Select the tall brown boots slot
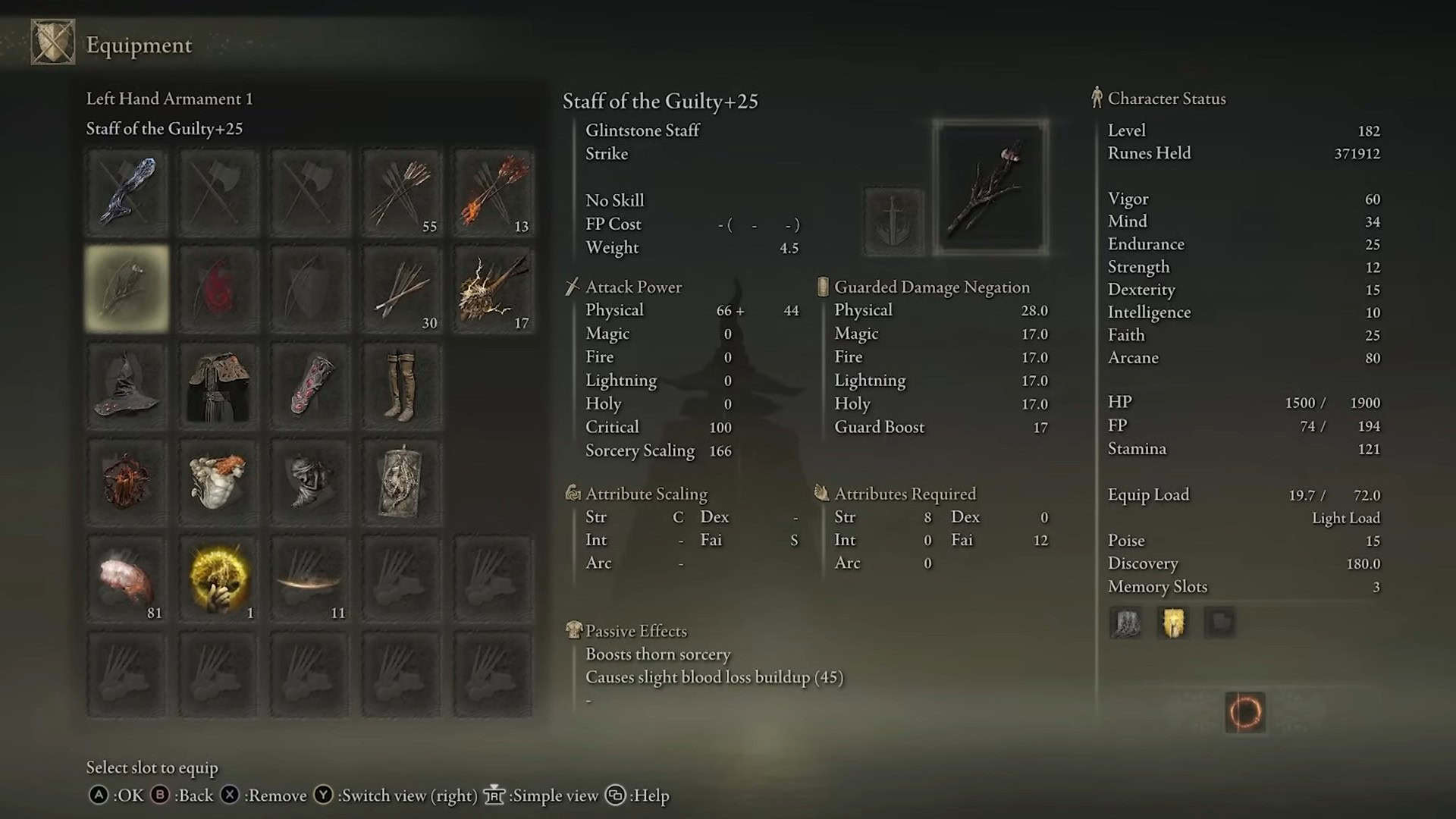The width and height of the screenshot is (1456, 819). pyautogui.click(x=401, y=386)
